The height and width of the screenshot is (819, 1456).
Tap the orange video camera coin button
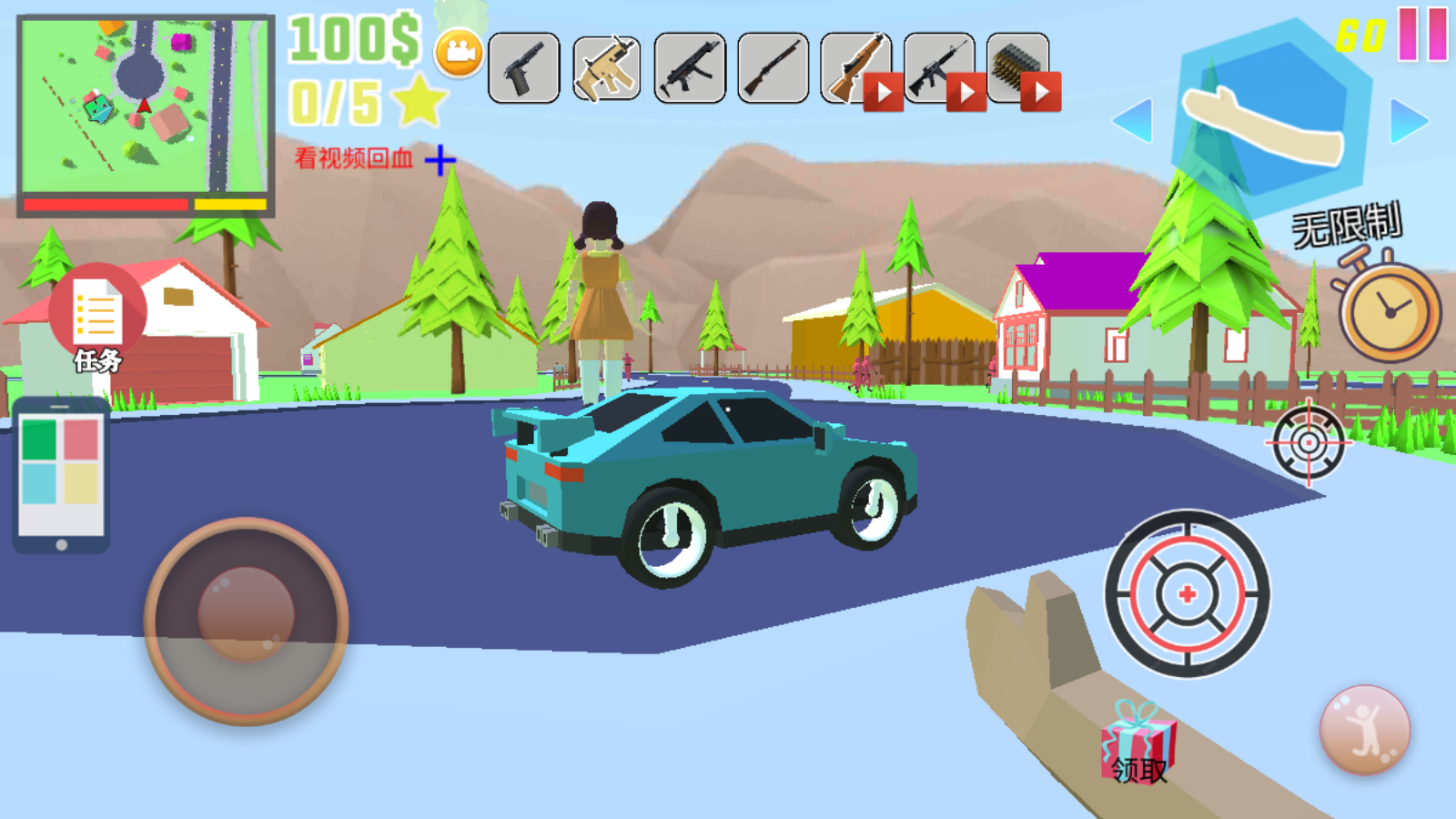460,54
